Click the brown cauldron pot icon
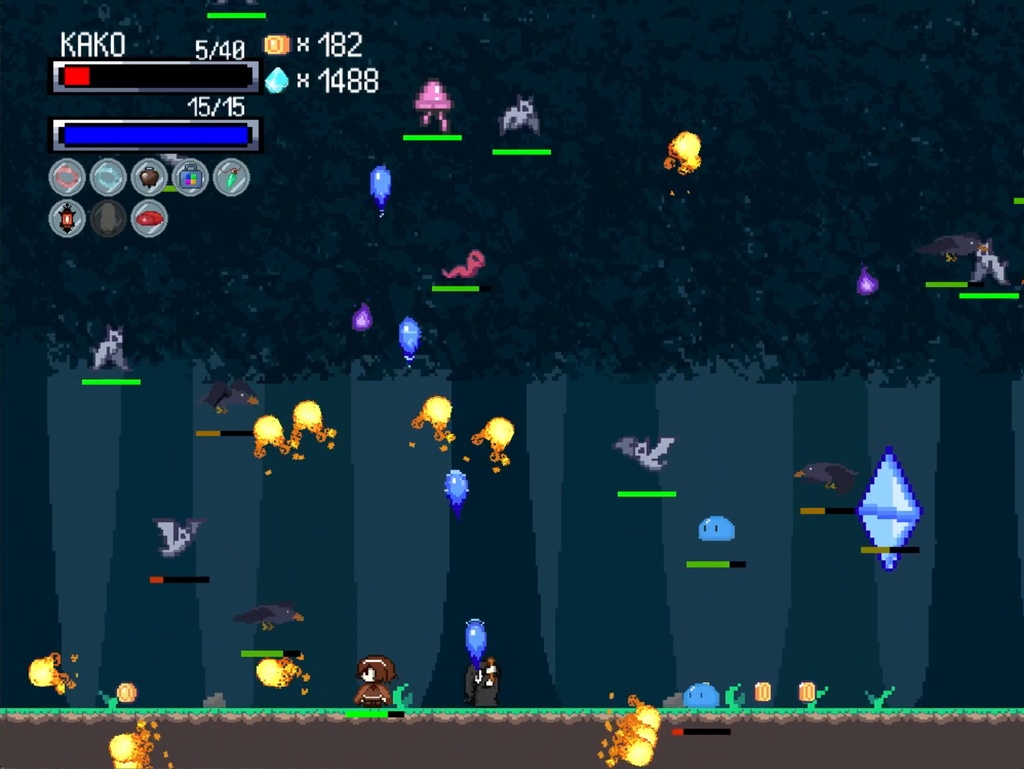The width and height of the screenshot is (1024, 769). pyautogui.click(x=149, y=178)
